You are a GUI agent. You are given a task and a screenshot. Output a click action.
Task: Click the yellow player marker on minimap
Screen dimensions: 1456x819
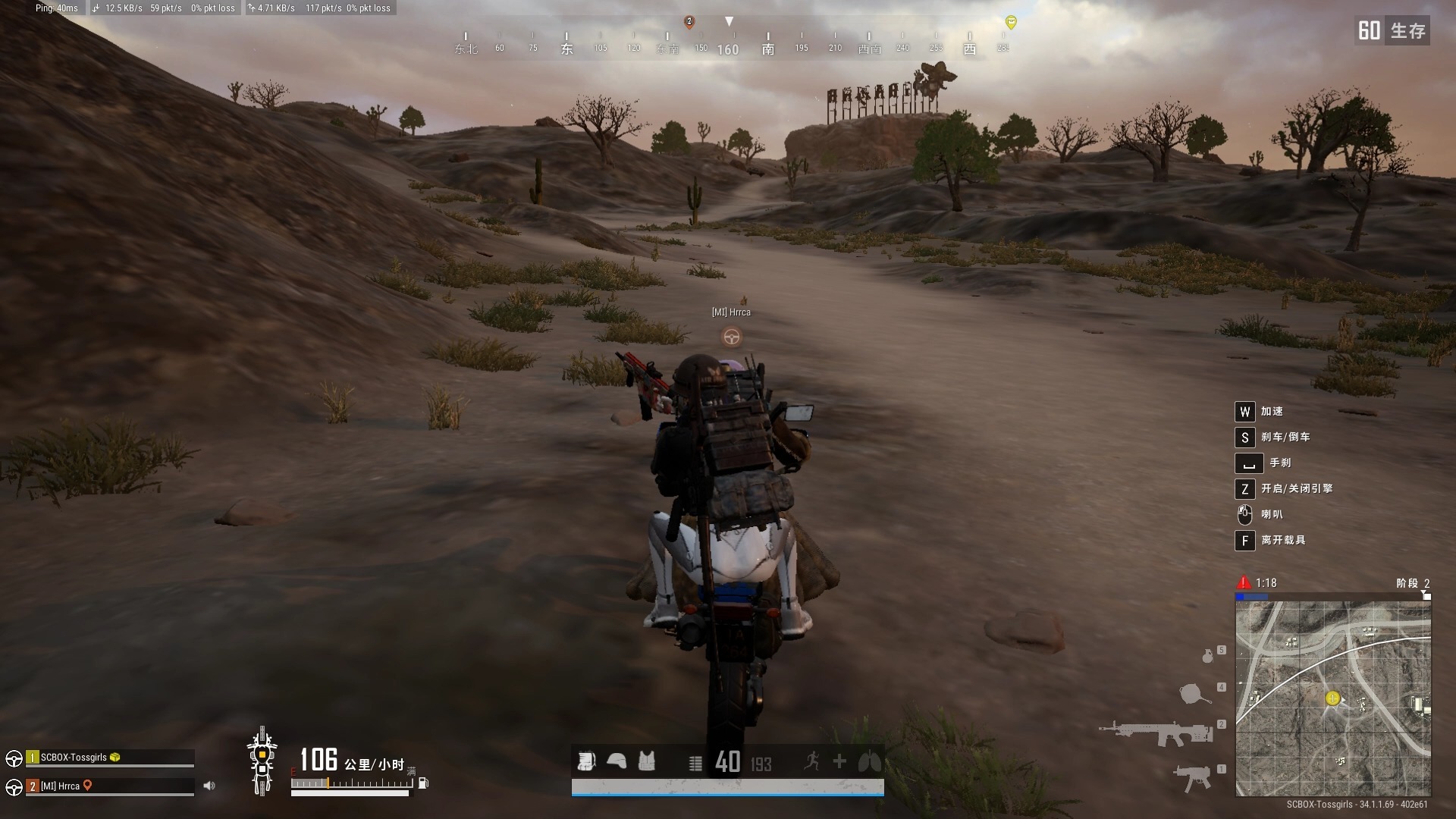pos(1332,698)
